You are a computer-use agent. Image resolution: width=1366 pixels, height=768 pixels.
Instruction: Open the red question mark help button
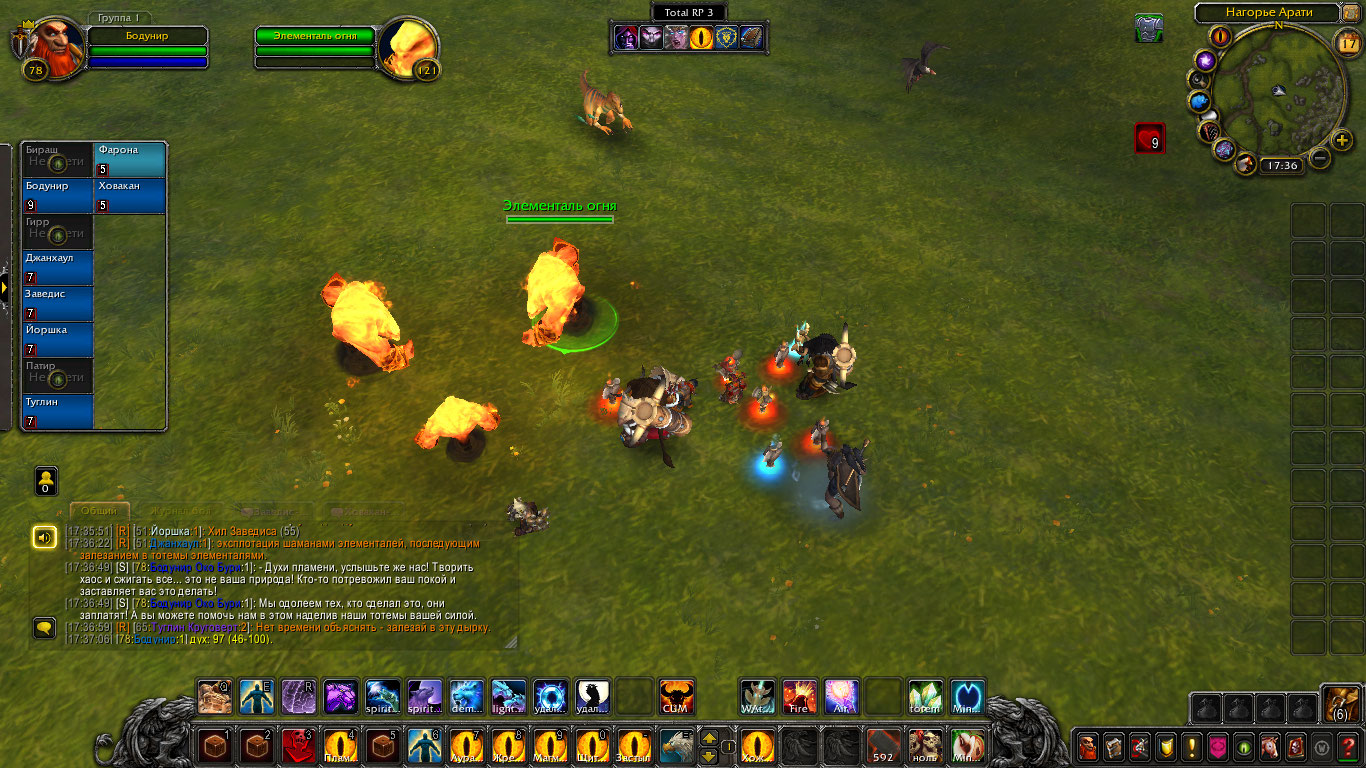click(x=1349, y=746)
